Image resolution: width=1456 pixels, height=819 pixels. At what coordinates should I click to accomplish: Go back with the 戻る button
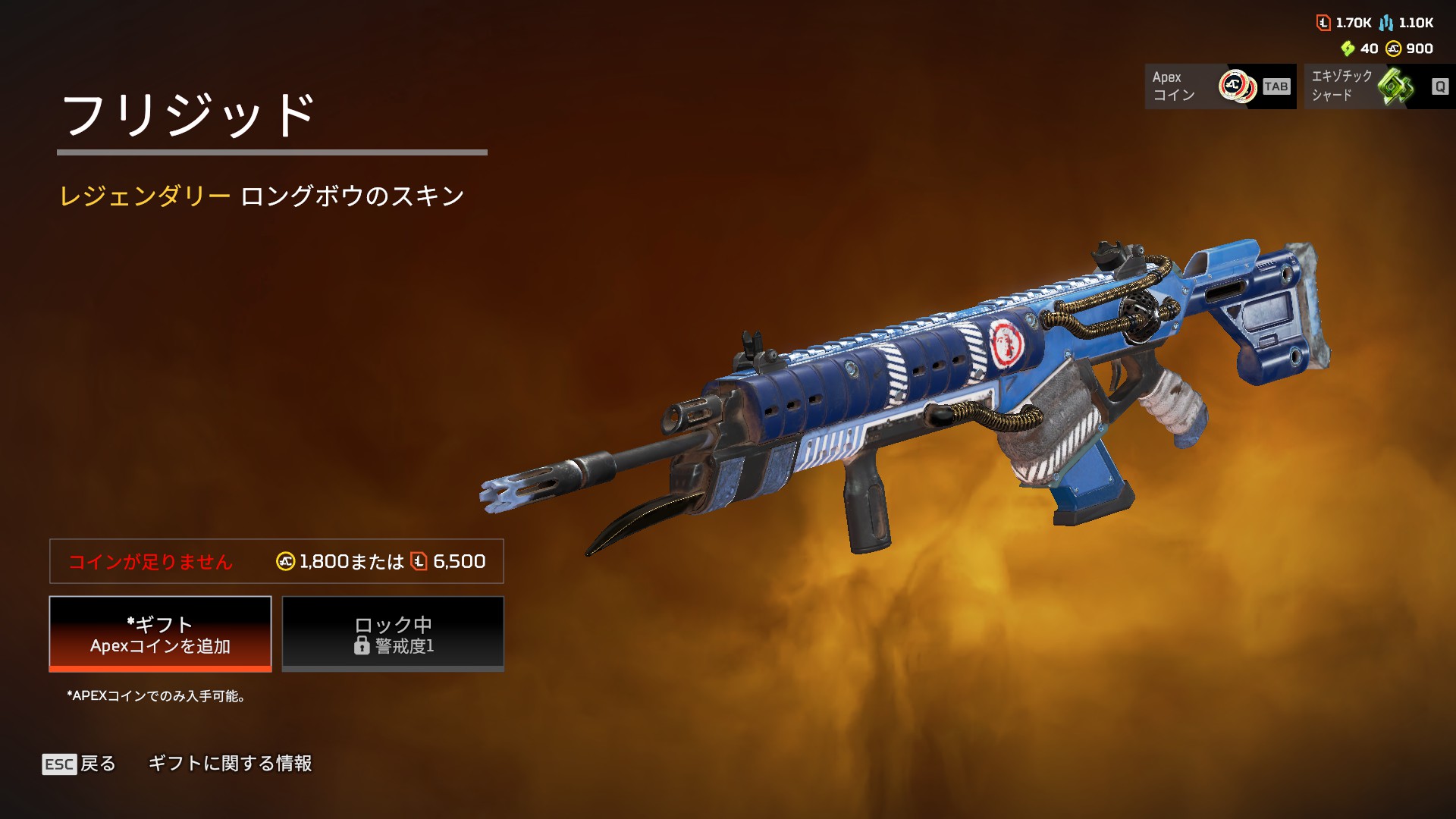pyautogui.click(x=80, y=764)
